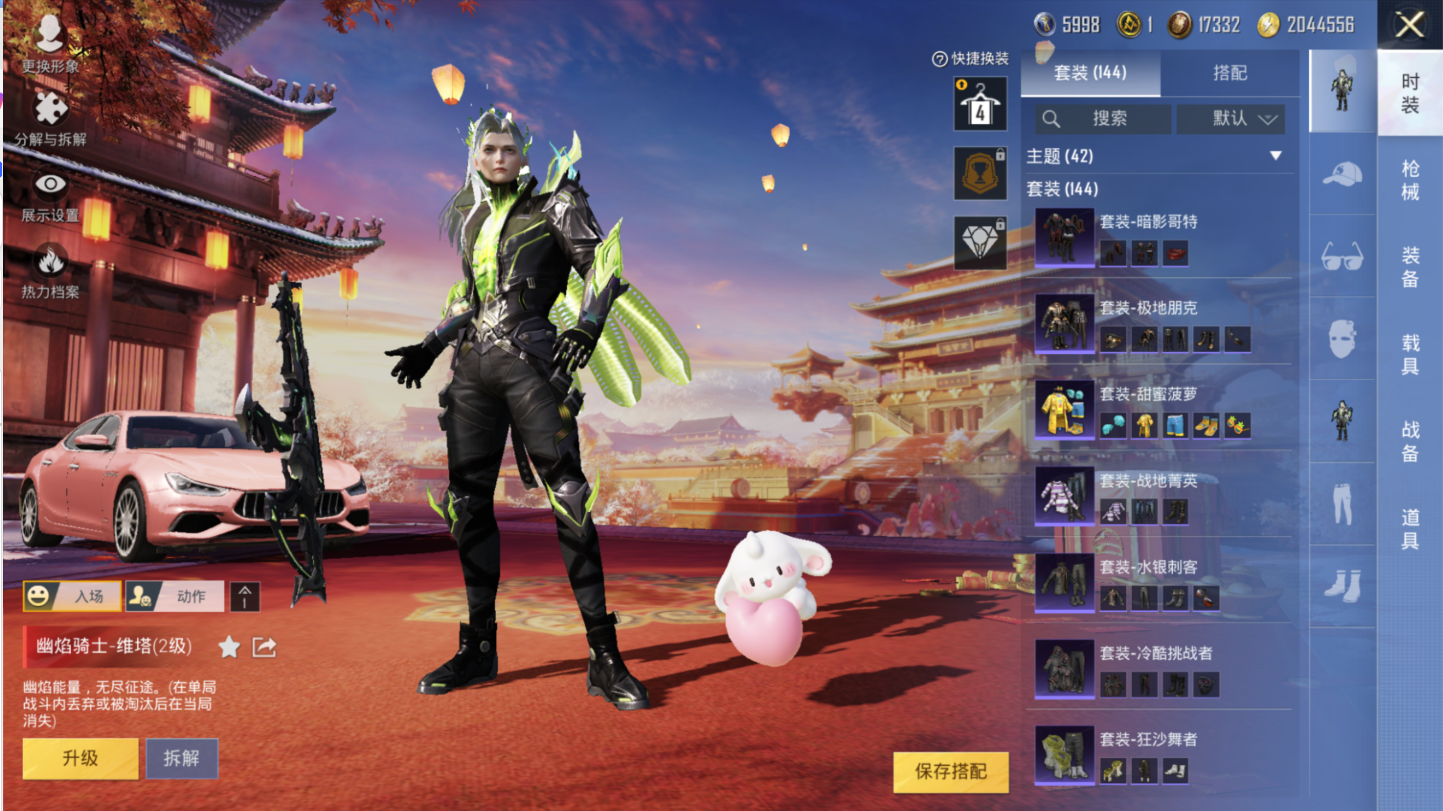Select the 入场 entrance emote button
The image size is (1443, 811).
point(72,596)
